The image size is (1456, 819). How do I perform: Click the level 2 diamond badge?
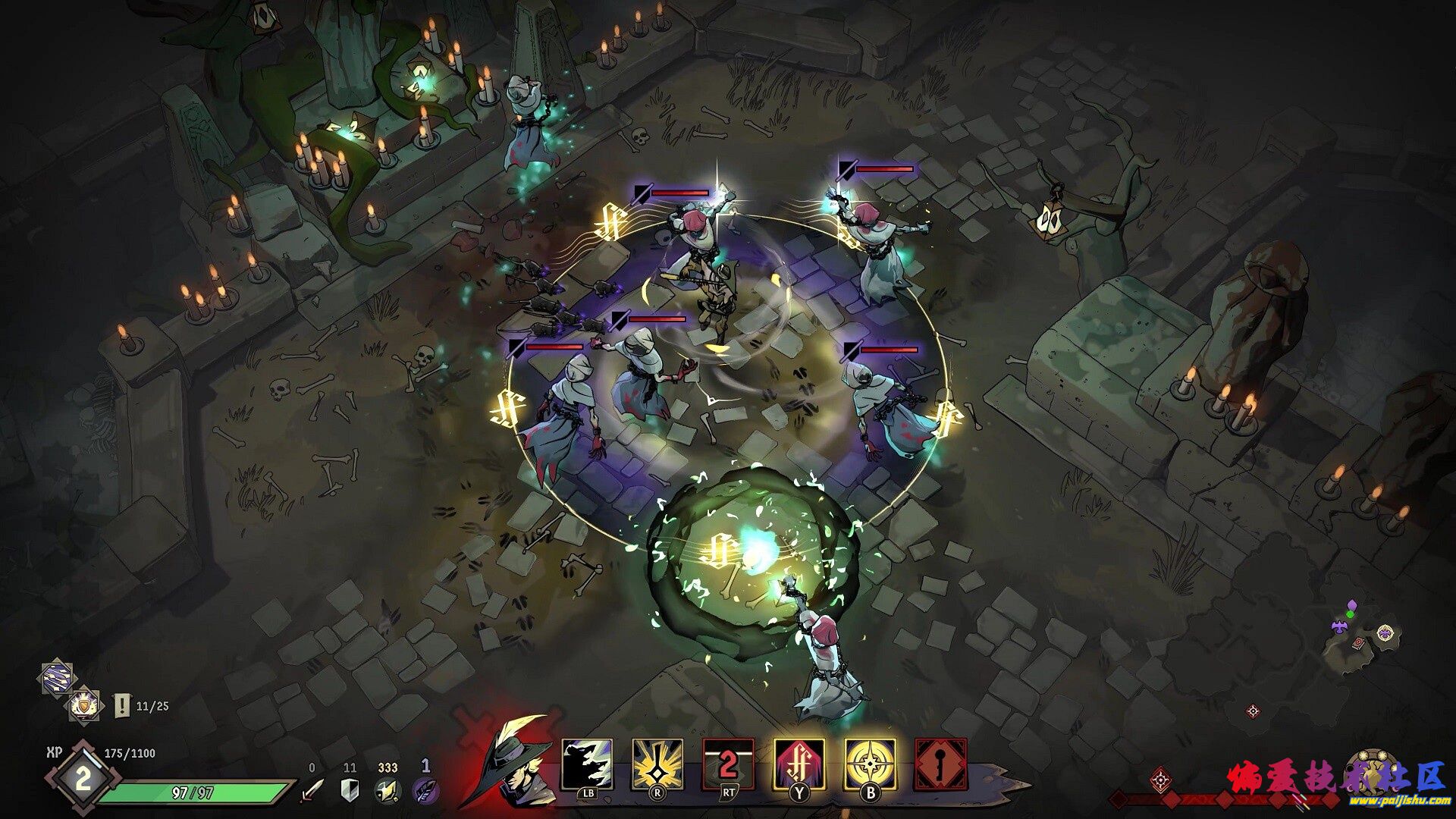click(x=83, y=779)
